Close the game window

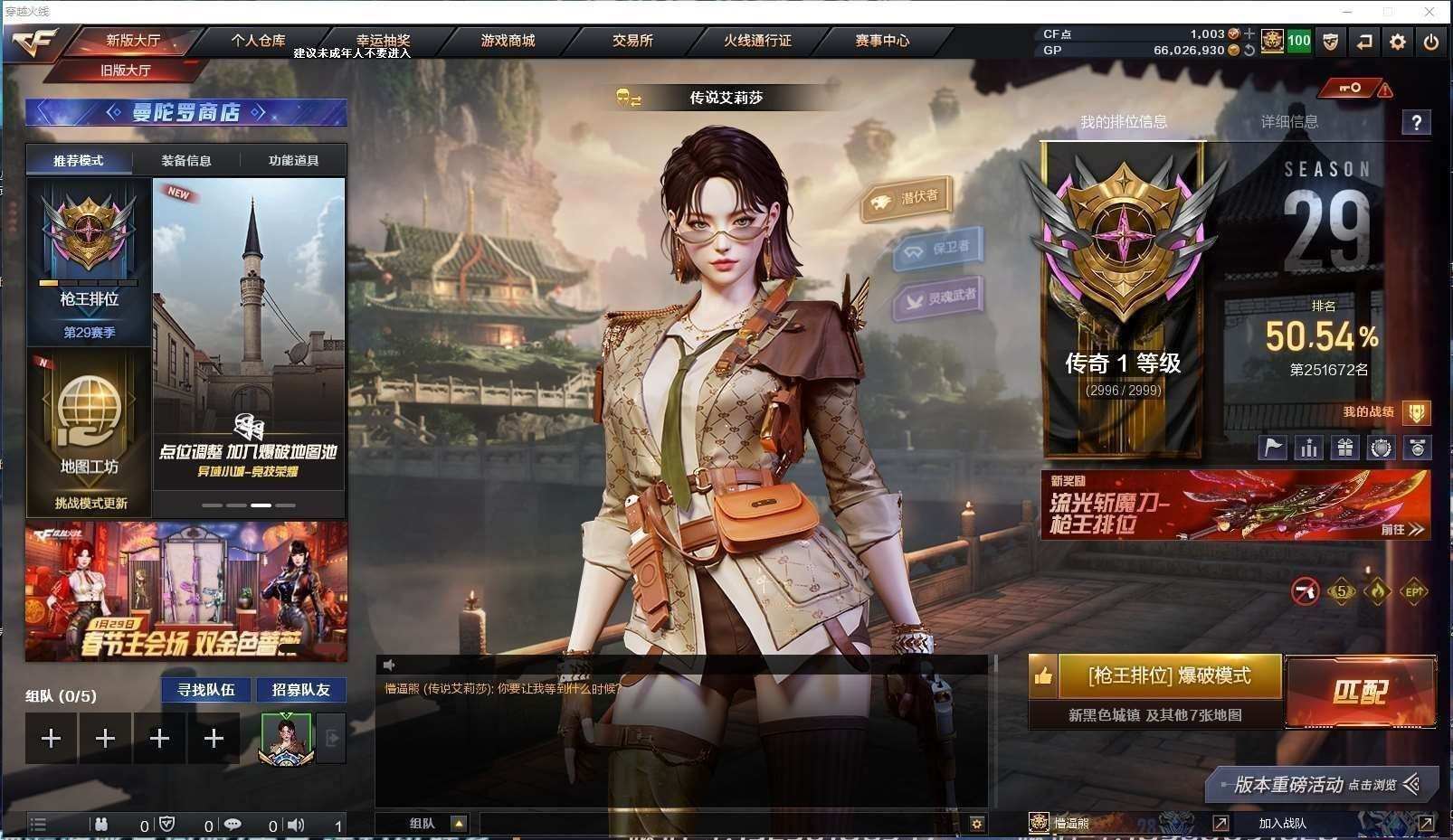pos(1429,12)
